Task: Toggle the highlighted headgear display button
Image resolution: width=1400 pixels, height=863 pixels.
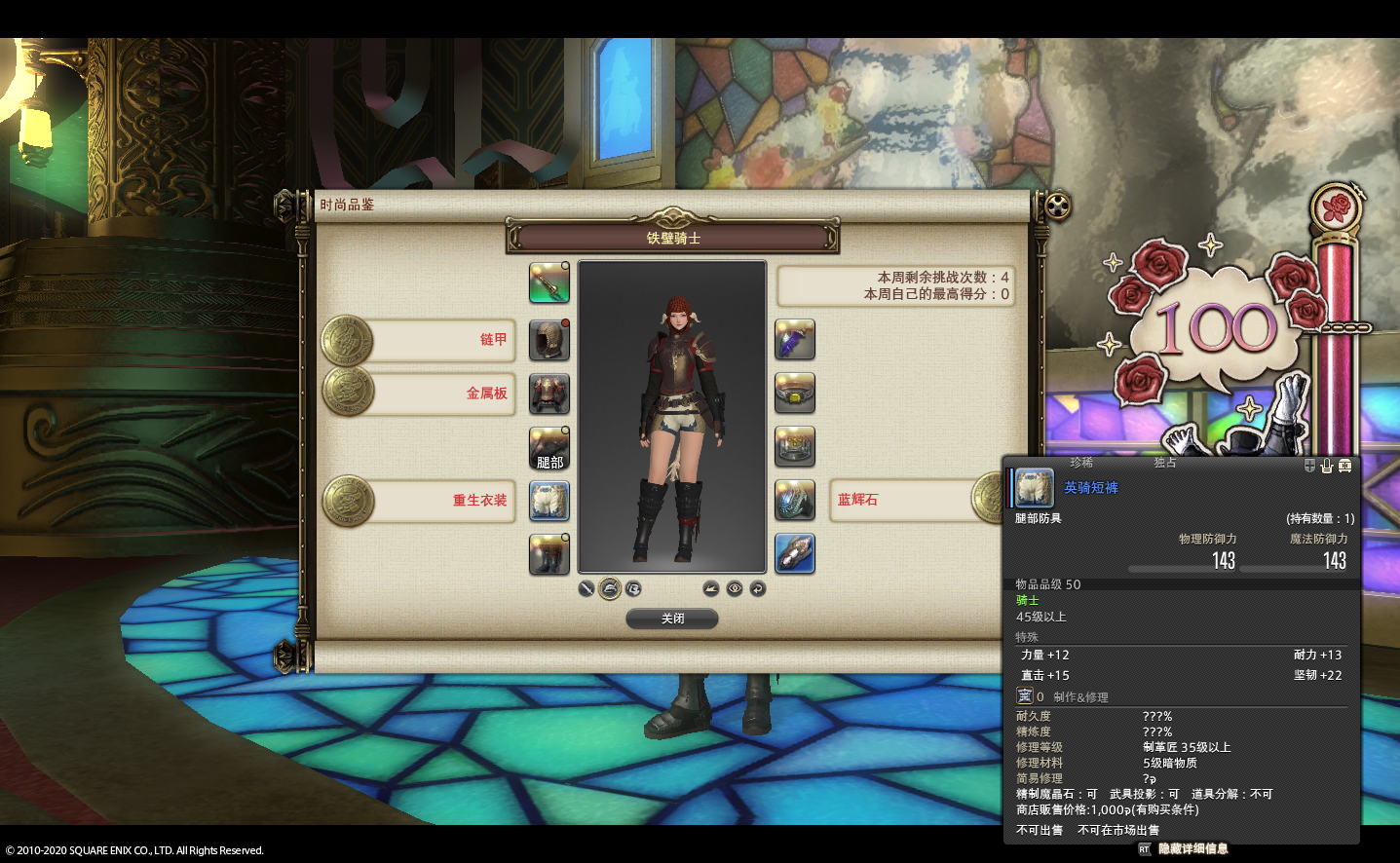Action: (610, 588)
